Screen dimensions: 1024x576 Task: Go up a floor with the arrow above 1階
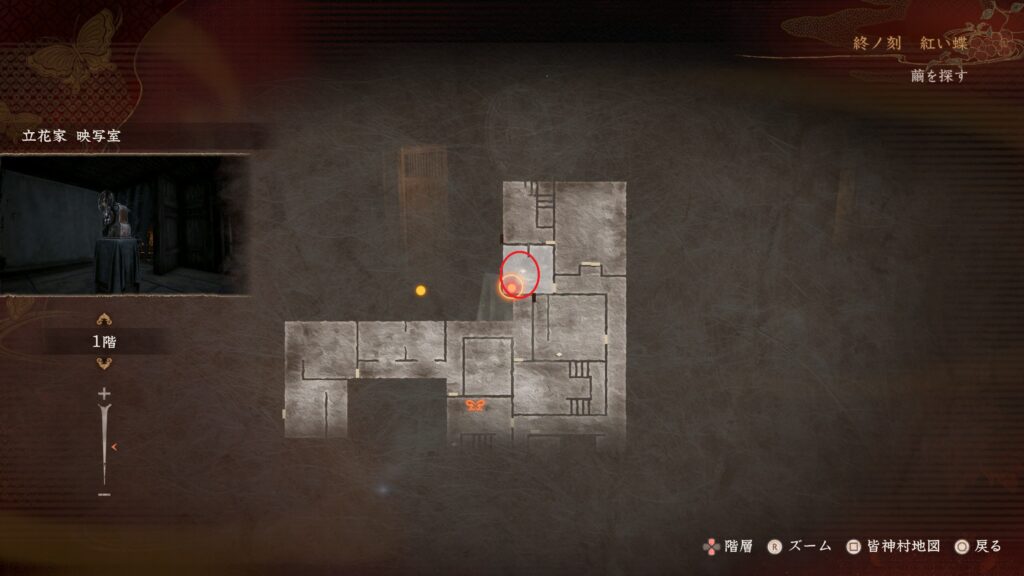(x=104, y=320)
